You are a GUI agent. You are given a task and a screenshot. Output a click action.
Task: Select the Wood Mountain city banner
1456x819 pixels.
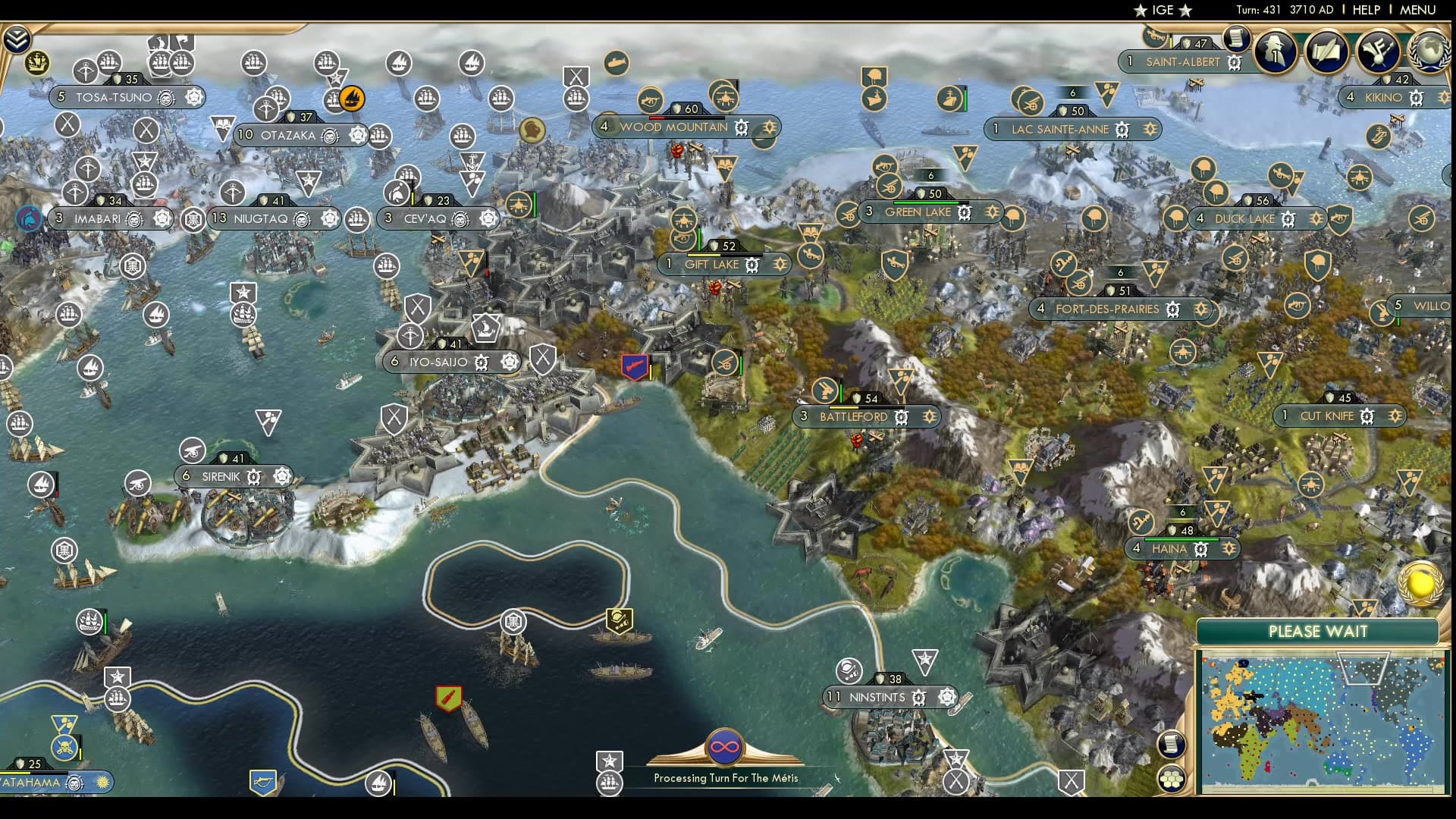coord(673,127)
